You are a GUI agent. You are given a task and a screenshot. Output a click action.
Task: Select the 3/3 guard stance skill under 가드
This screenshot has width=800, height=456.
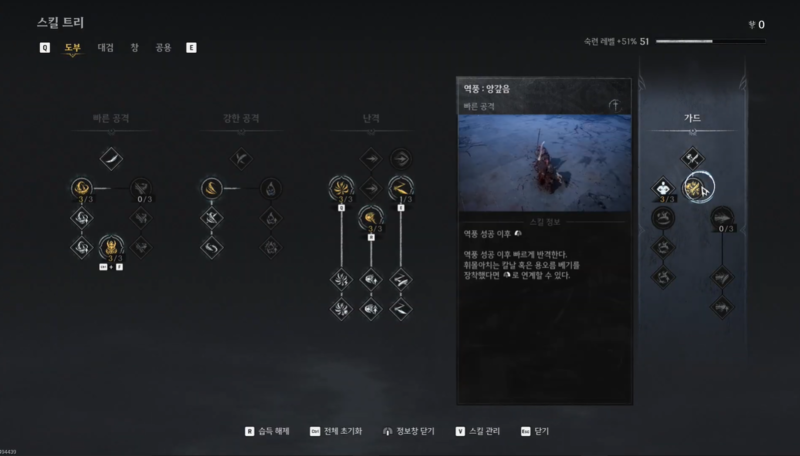click(x=663, y=187)
